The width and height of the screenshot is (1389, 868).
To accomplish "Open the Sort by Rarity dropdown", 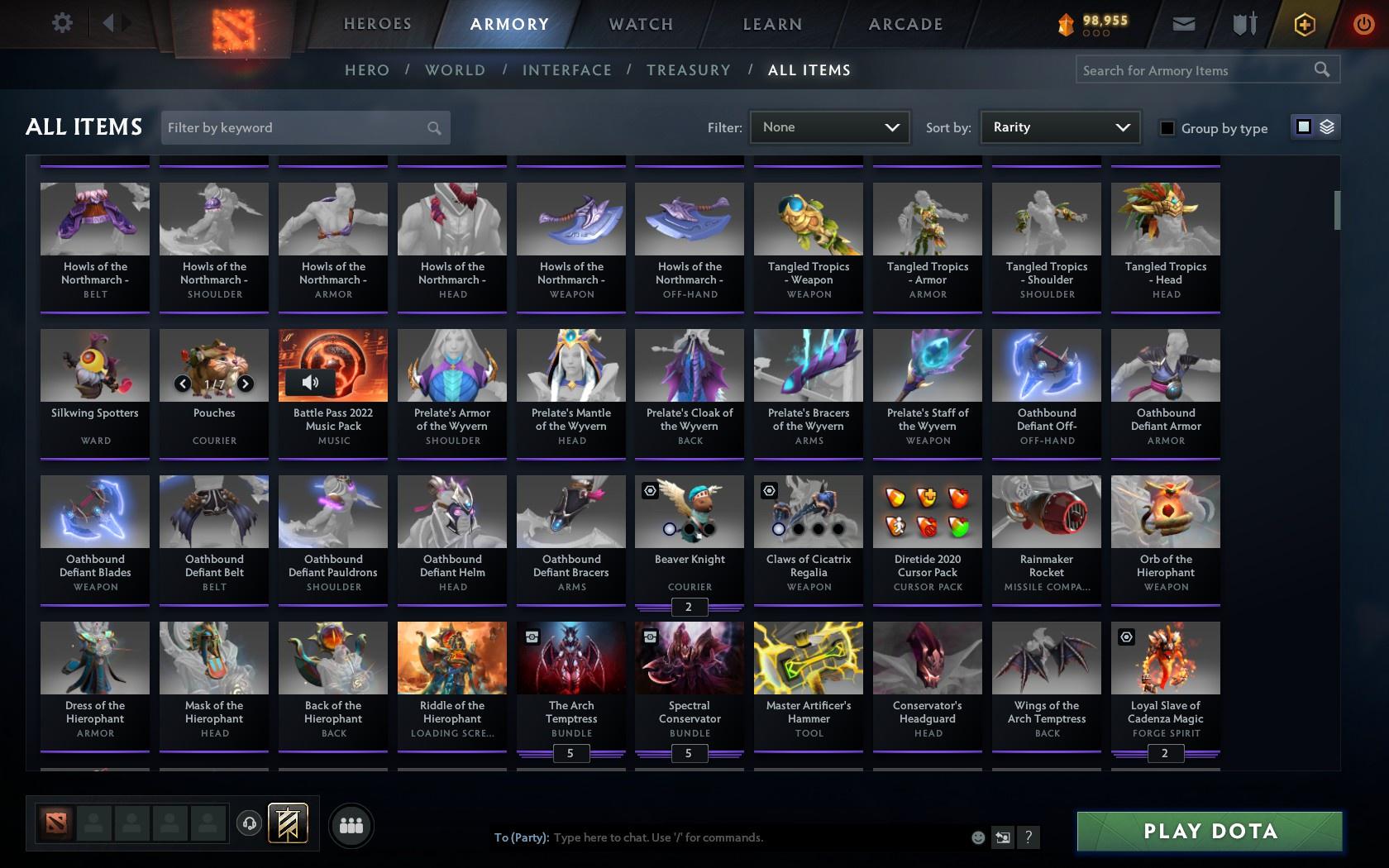I will [x=1059, y=127].
